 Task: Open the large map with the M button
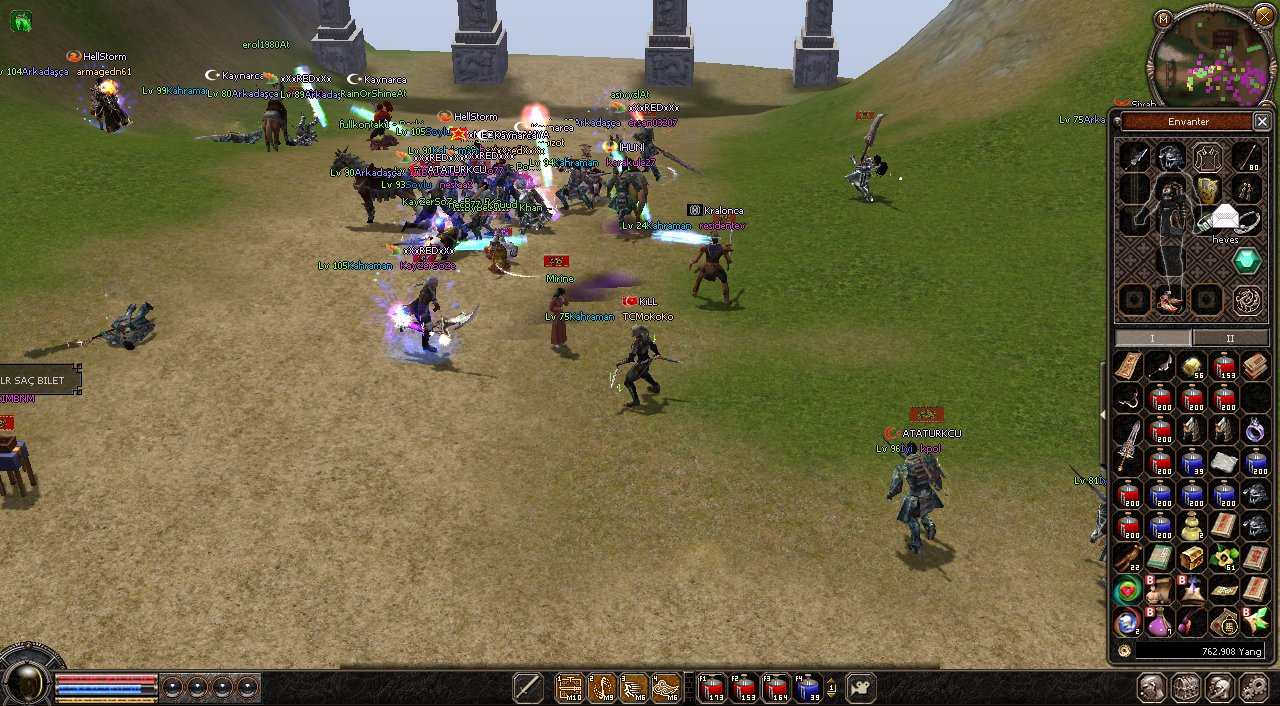[1162, 18]
